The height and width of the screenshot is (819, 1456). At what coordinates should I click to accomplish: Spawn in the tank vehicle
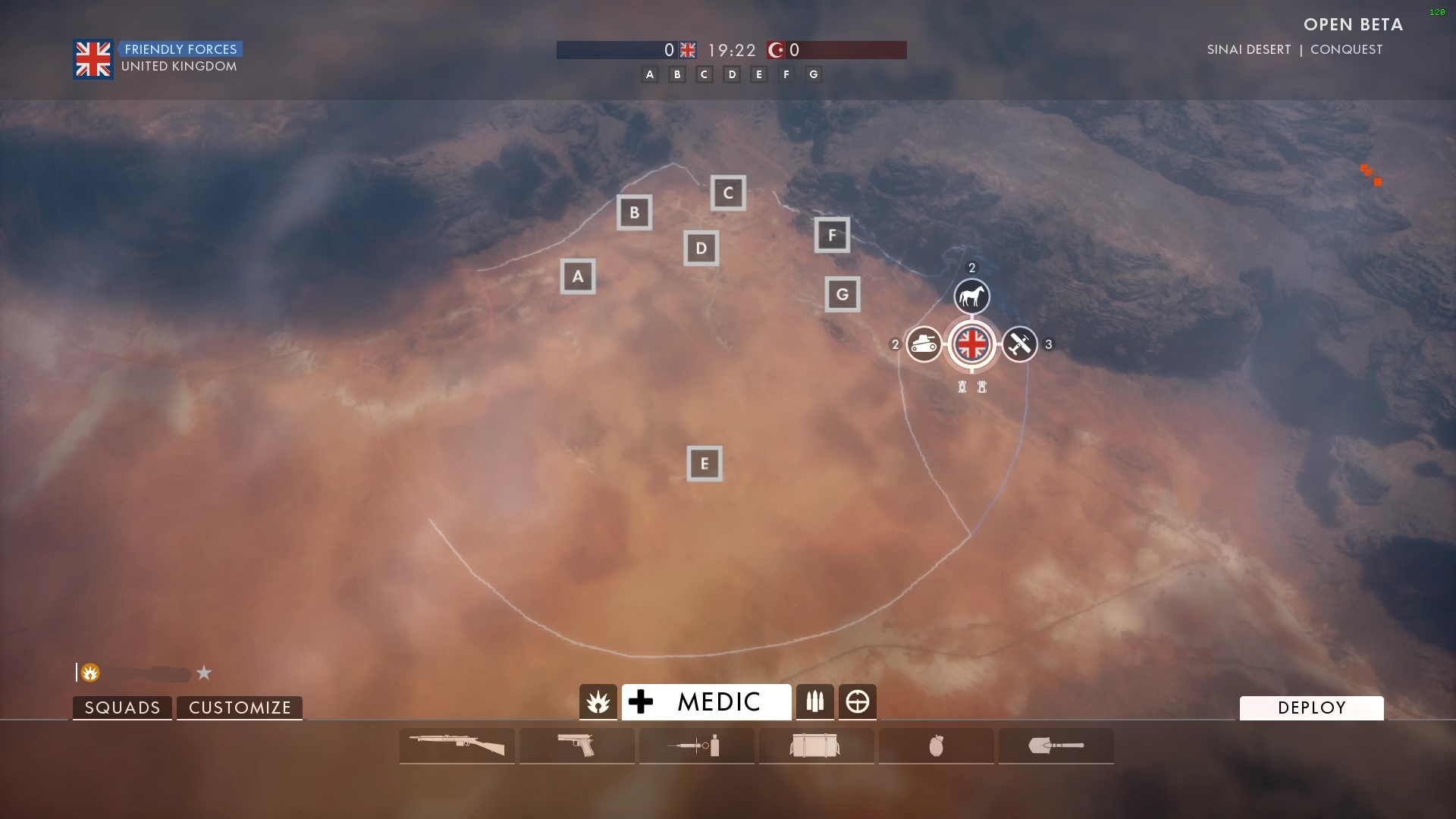pos(924,344)
